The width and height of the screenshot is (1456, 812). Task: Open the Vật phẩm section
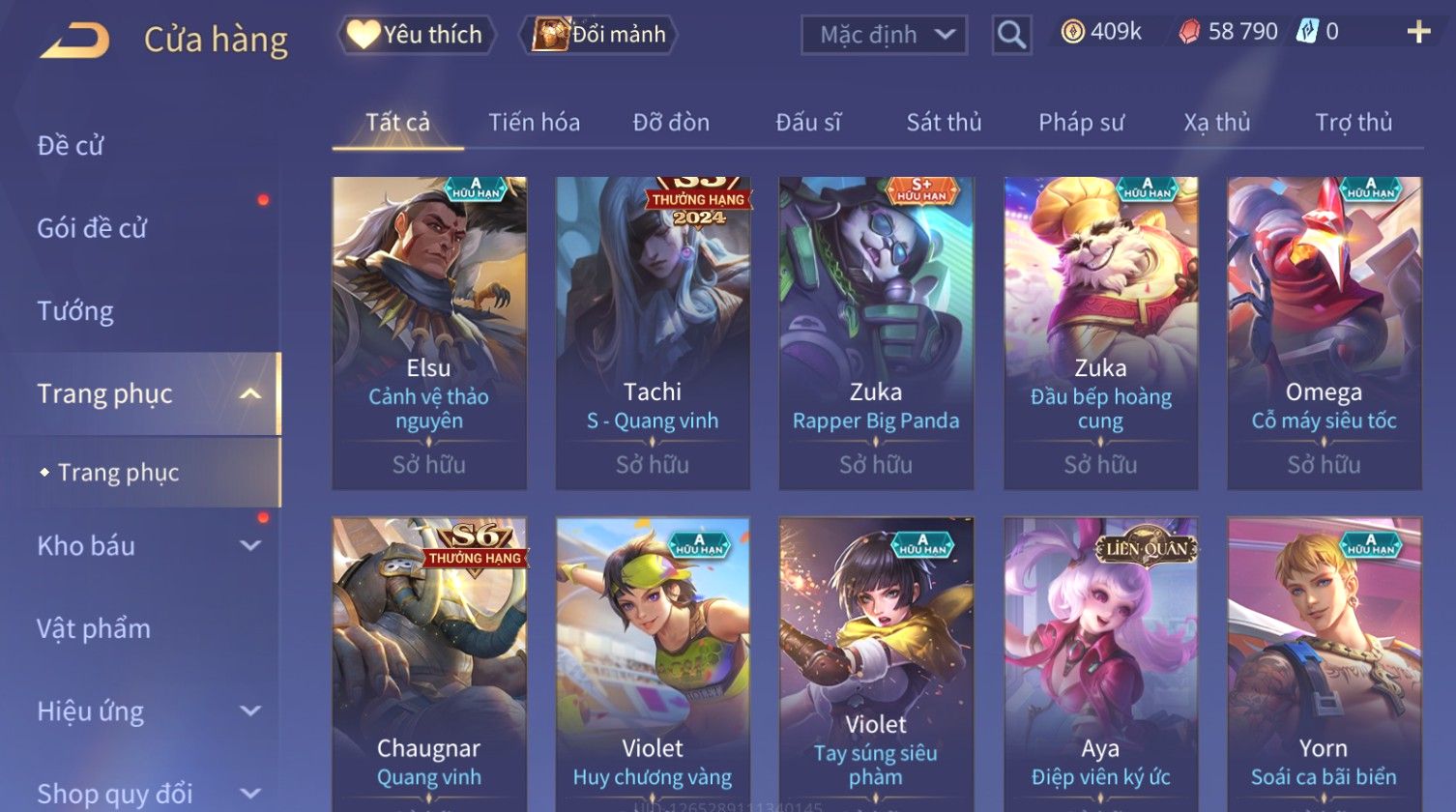pos(94,628)
